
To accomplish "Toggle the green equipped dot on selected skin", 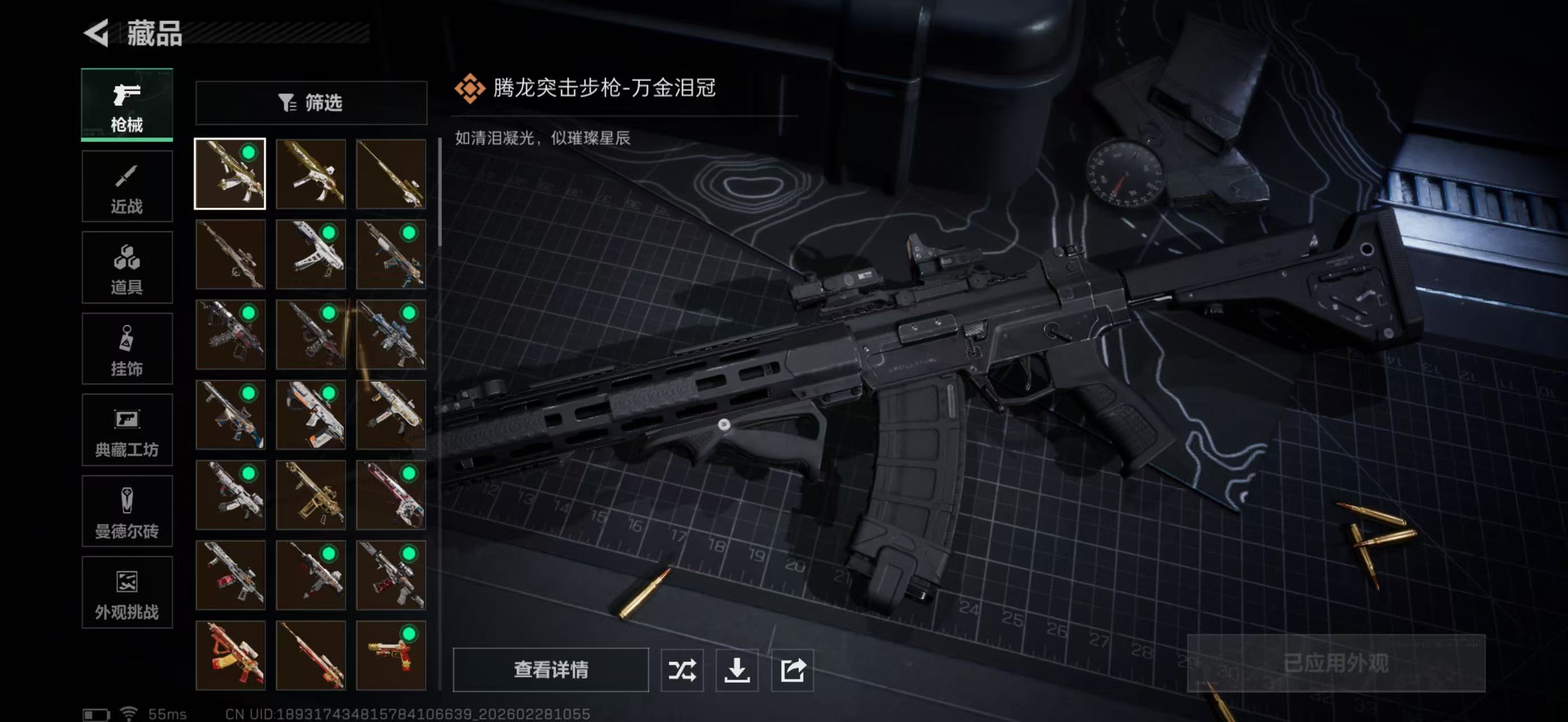I will 247,155.
